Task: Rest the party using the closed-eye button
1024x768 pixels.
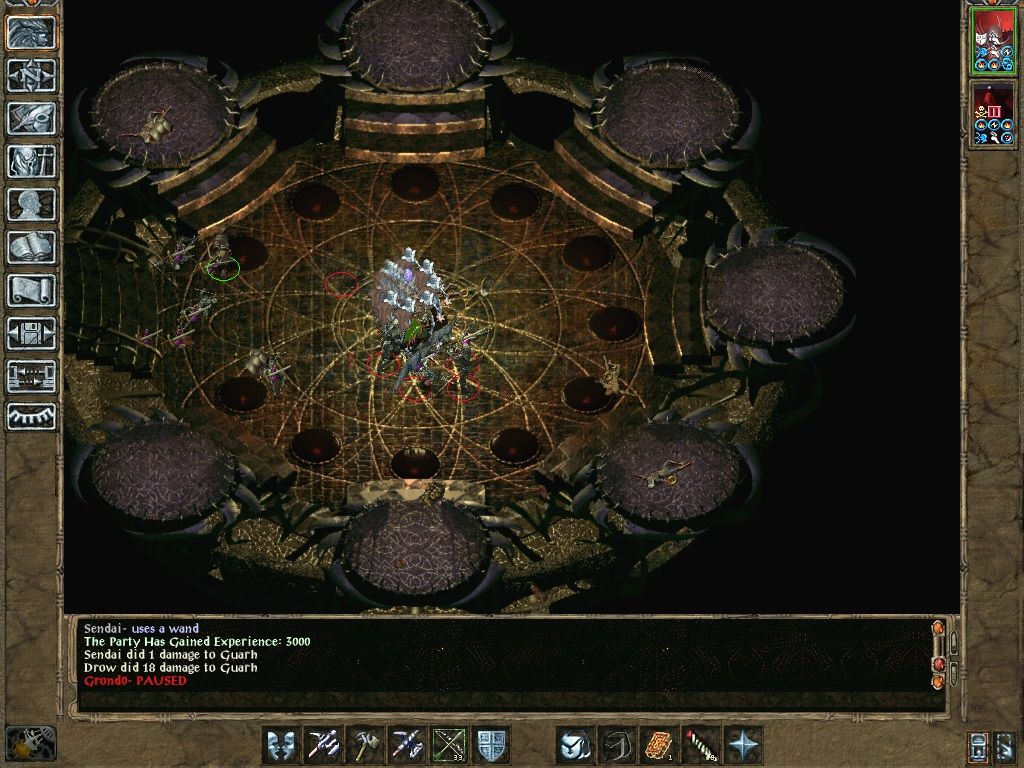Action: [31, 417]
